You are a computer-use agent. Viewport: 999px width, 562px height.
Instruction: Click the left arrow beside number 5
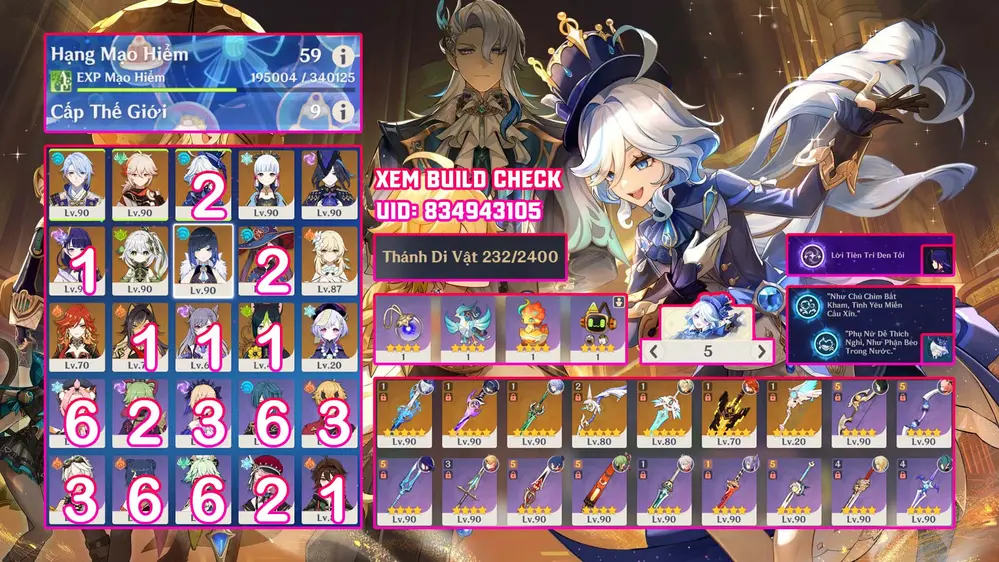655,351
